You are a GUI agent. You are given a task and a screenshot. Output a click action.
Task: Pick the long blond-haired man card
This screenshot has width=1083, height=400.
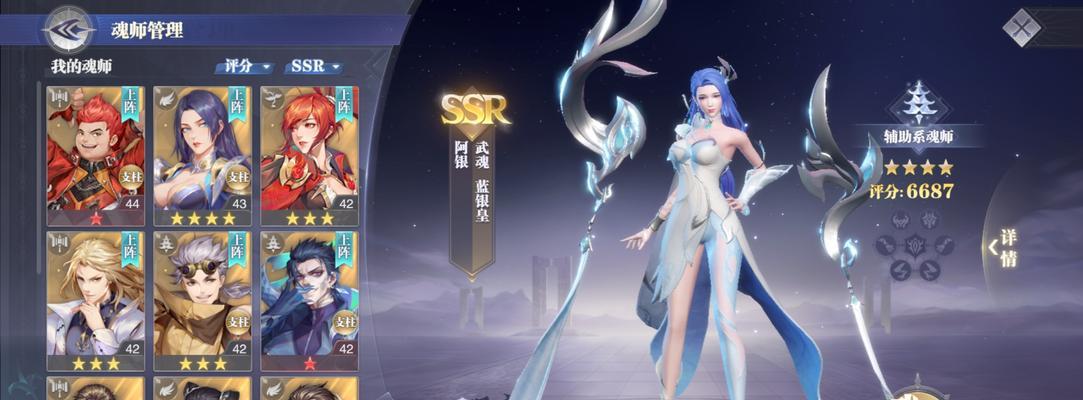tap(96, 300)
